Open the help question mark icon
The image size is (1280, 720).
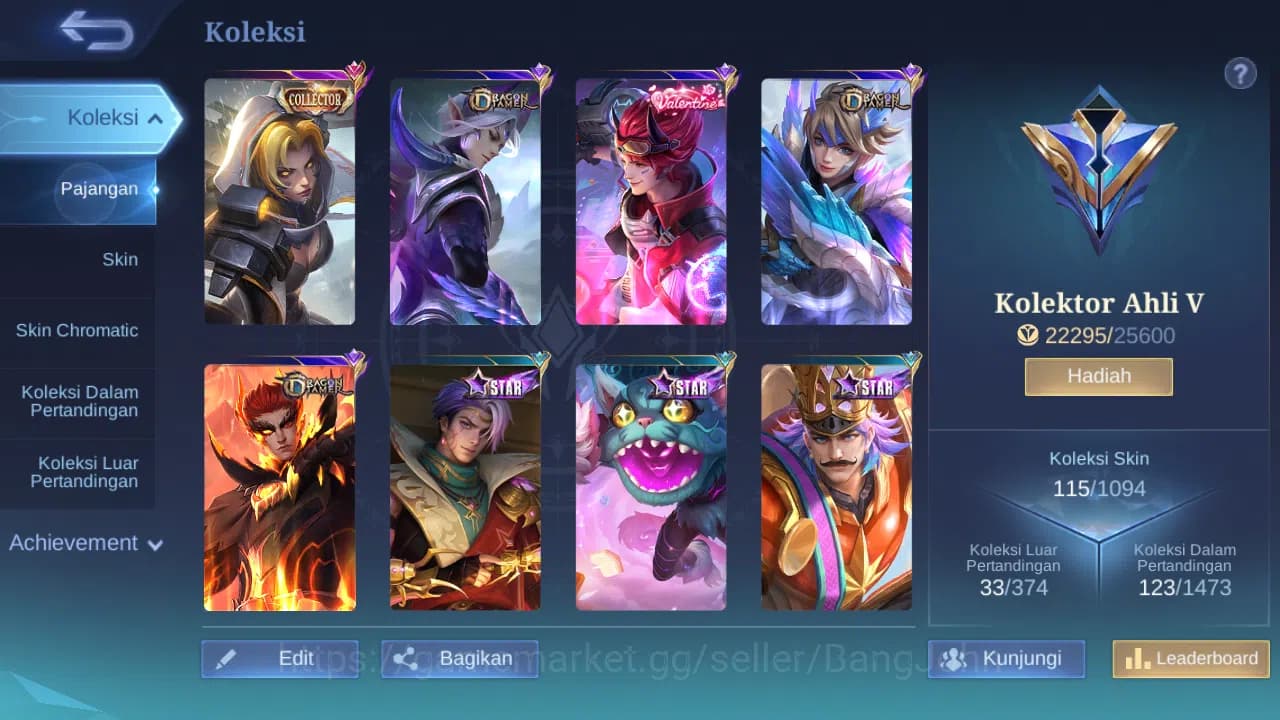coord(1240,73)
